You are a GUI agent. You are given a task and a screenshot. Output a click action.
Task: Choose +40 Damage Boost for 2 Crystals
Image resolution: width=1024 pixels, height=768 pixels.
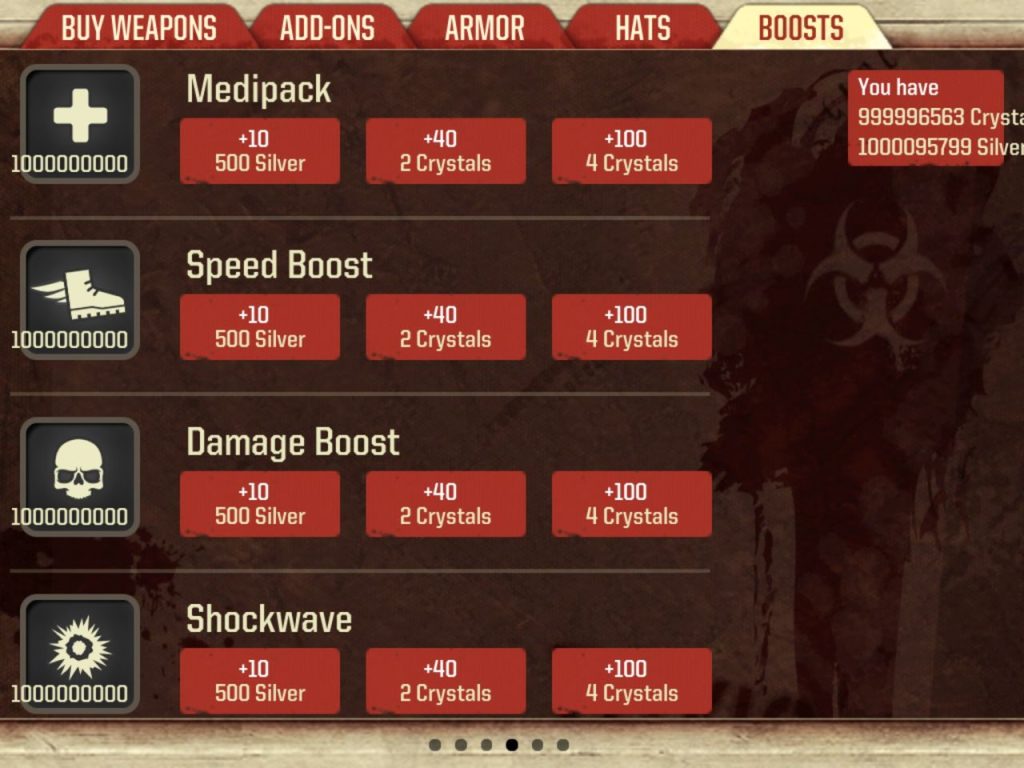click(x=445, y=504)
